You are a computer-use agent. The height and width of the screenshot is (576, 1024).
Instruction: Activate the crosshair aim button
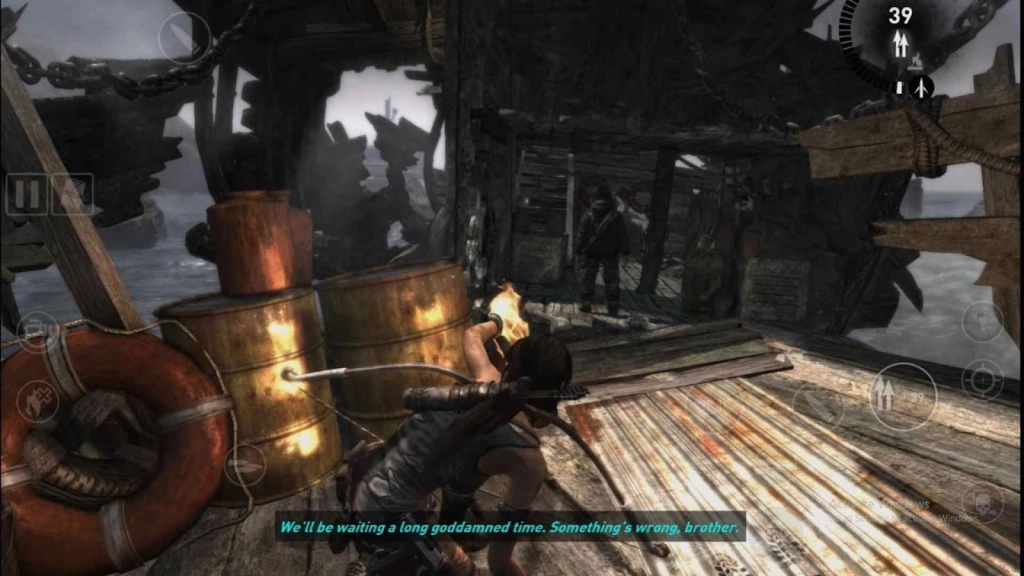click(982, 380)
